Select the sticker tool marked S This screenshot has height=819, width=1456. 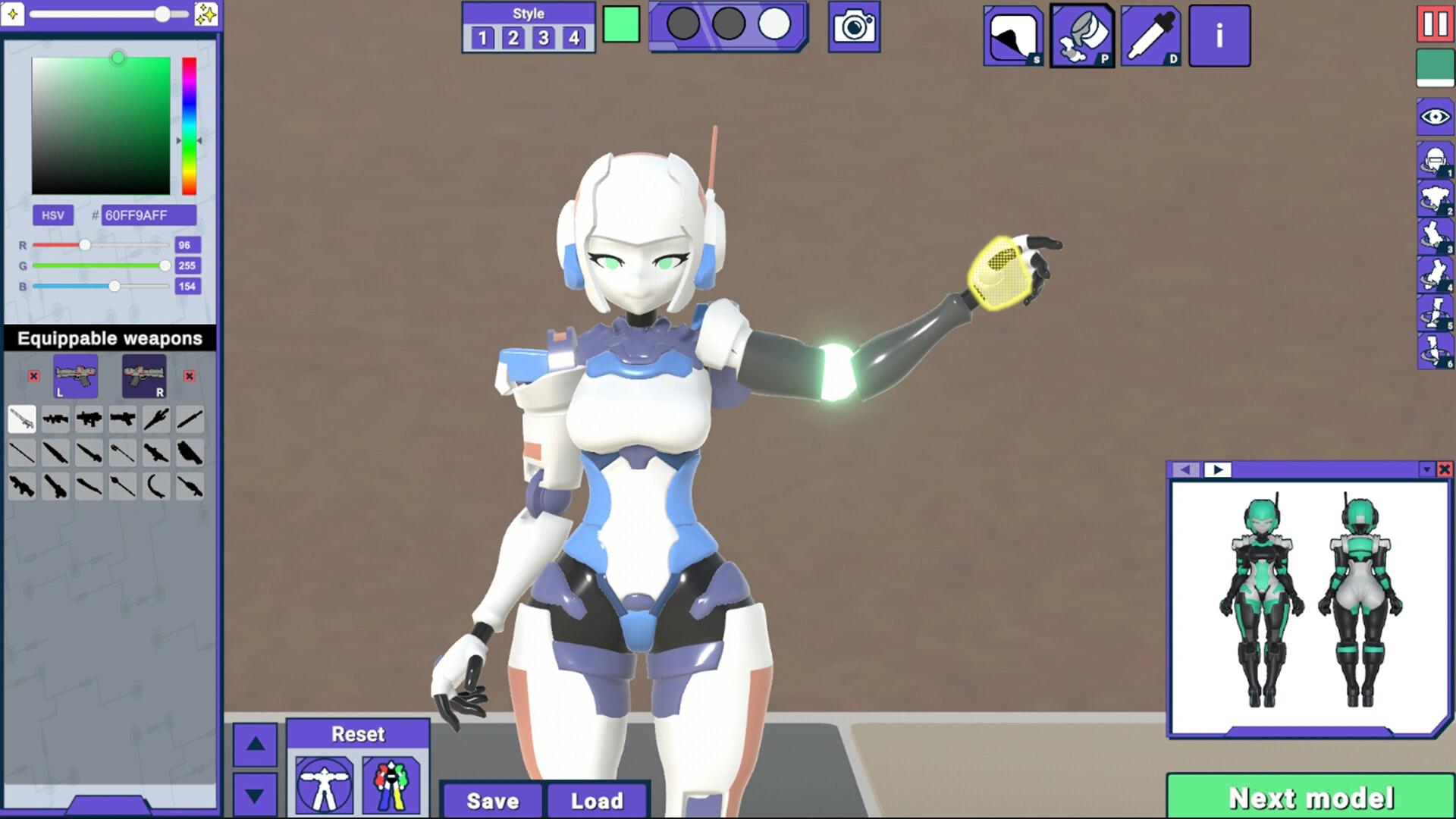(1013, 35)
